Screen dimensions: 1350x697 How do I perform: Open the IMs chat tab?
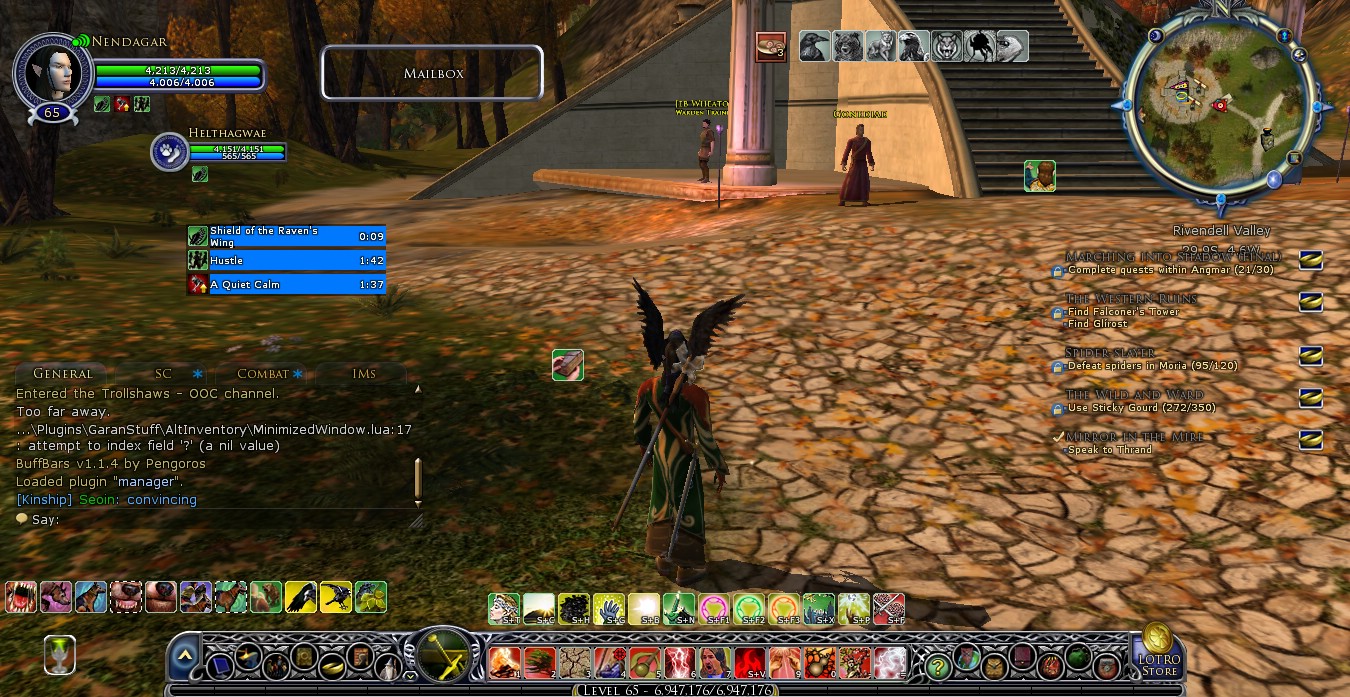pos(364,374)
